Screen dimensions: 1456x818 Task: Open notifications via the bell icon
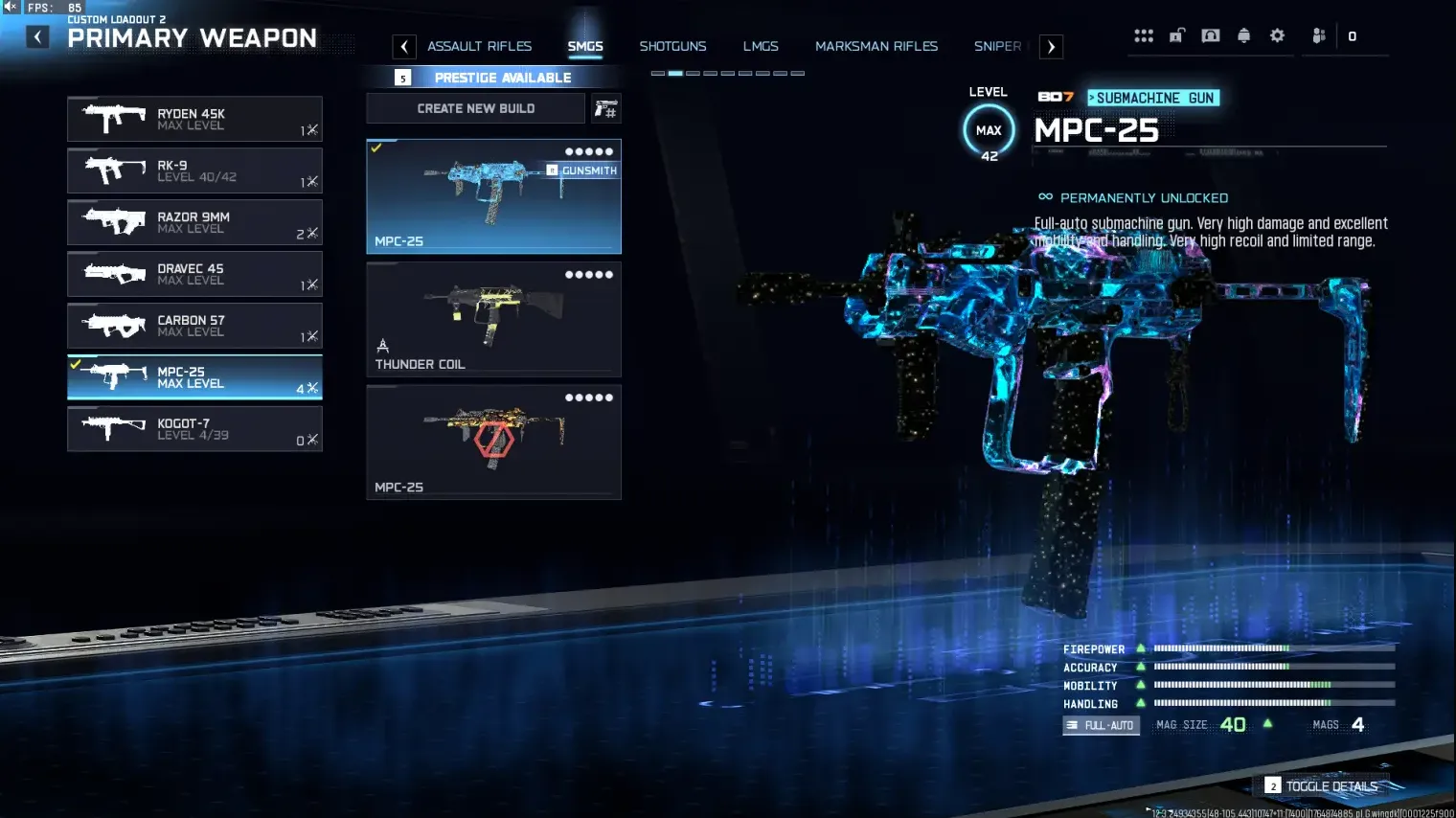tap(1243, 34)
